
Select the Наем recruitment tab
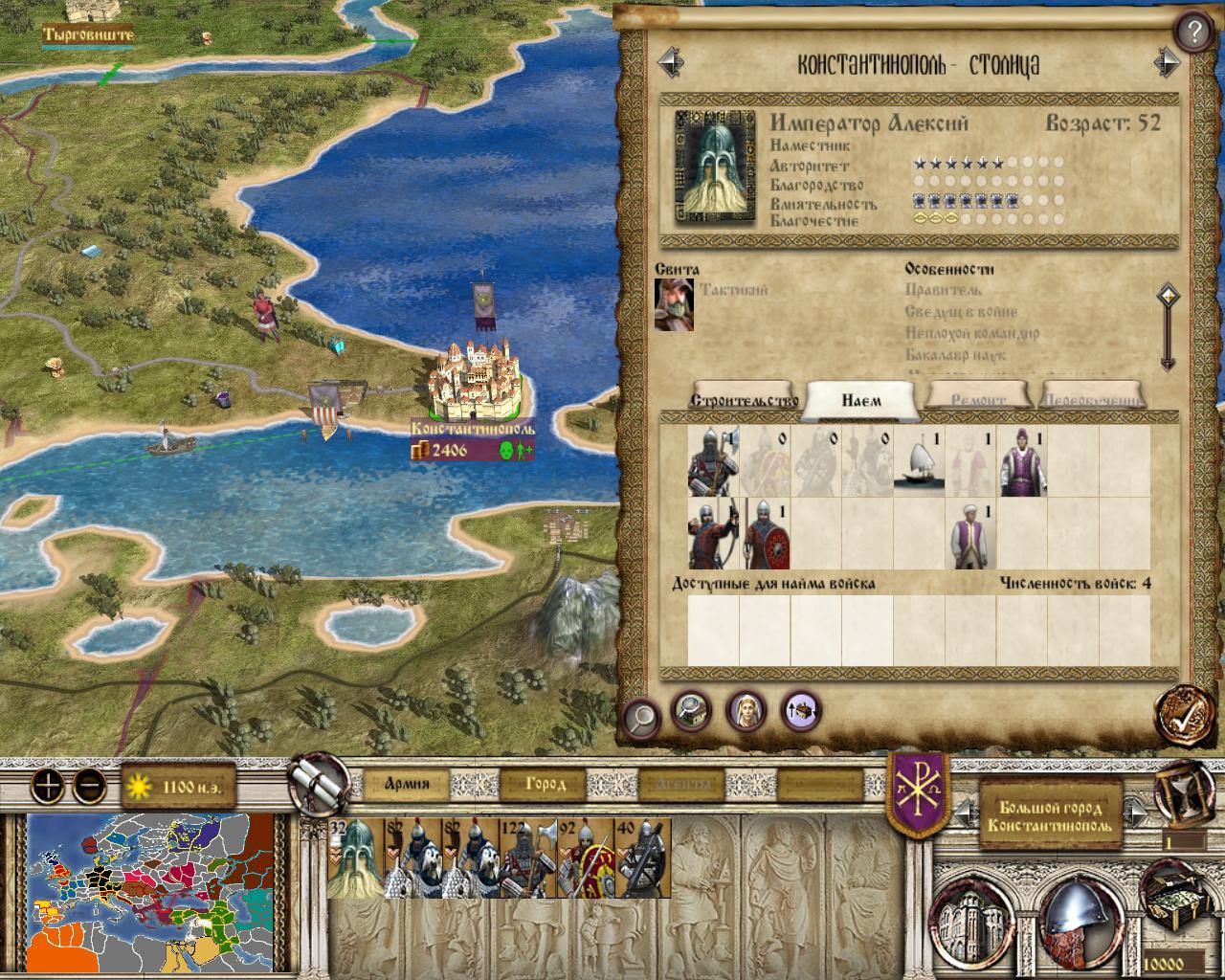coord(861,400)
